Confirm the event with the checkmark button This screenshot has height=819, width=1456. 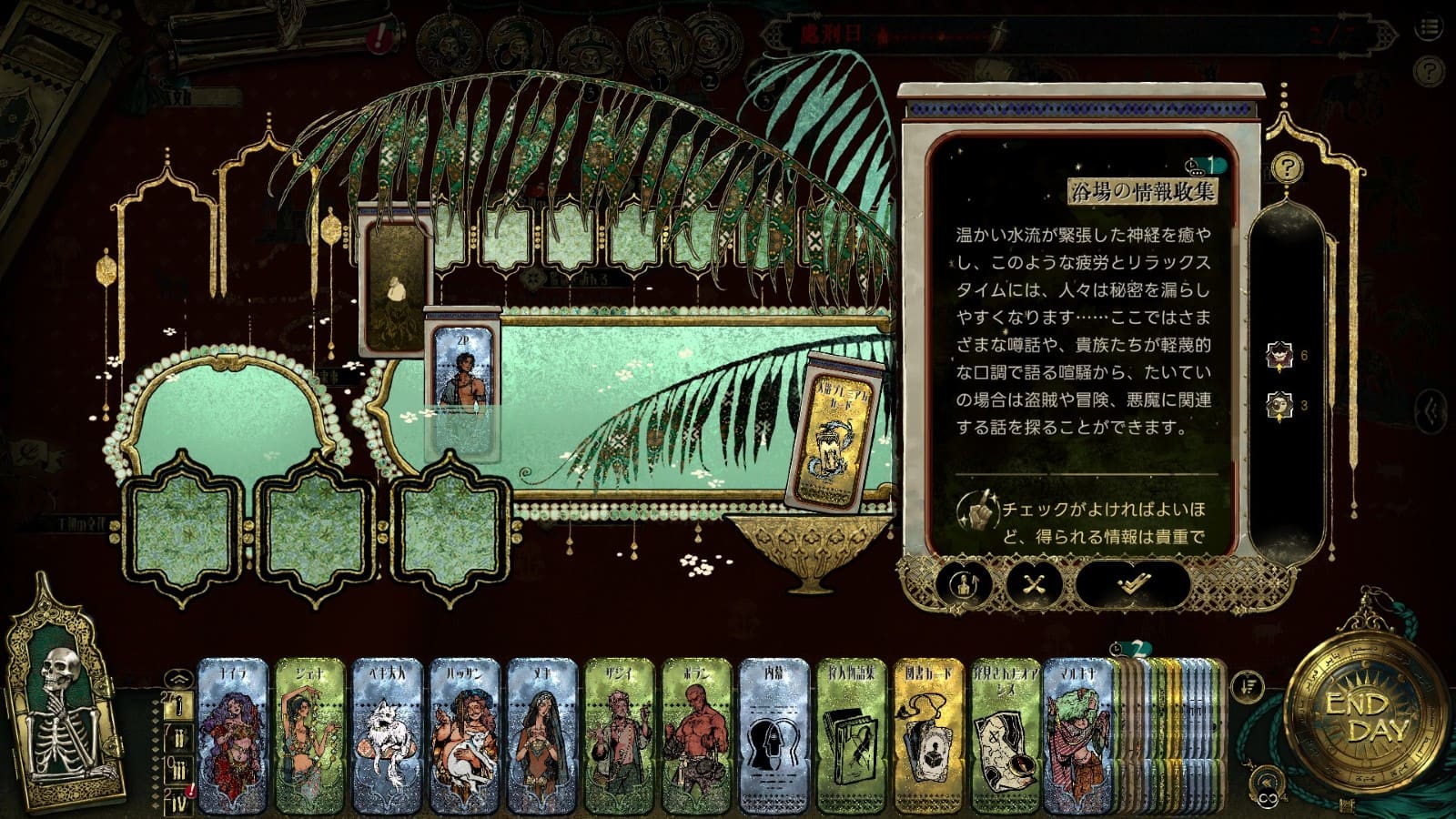pyautogui.click(x=1131, y=584)
